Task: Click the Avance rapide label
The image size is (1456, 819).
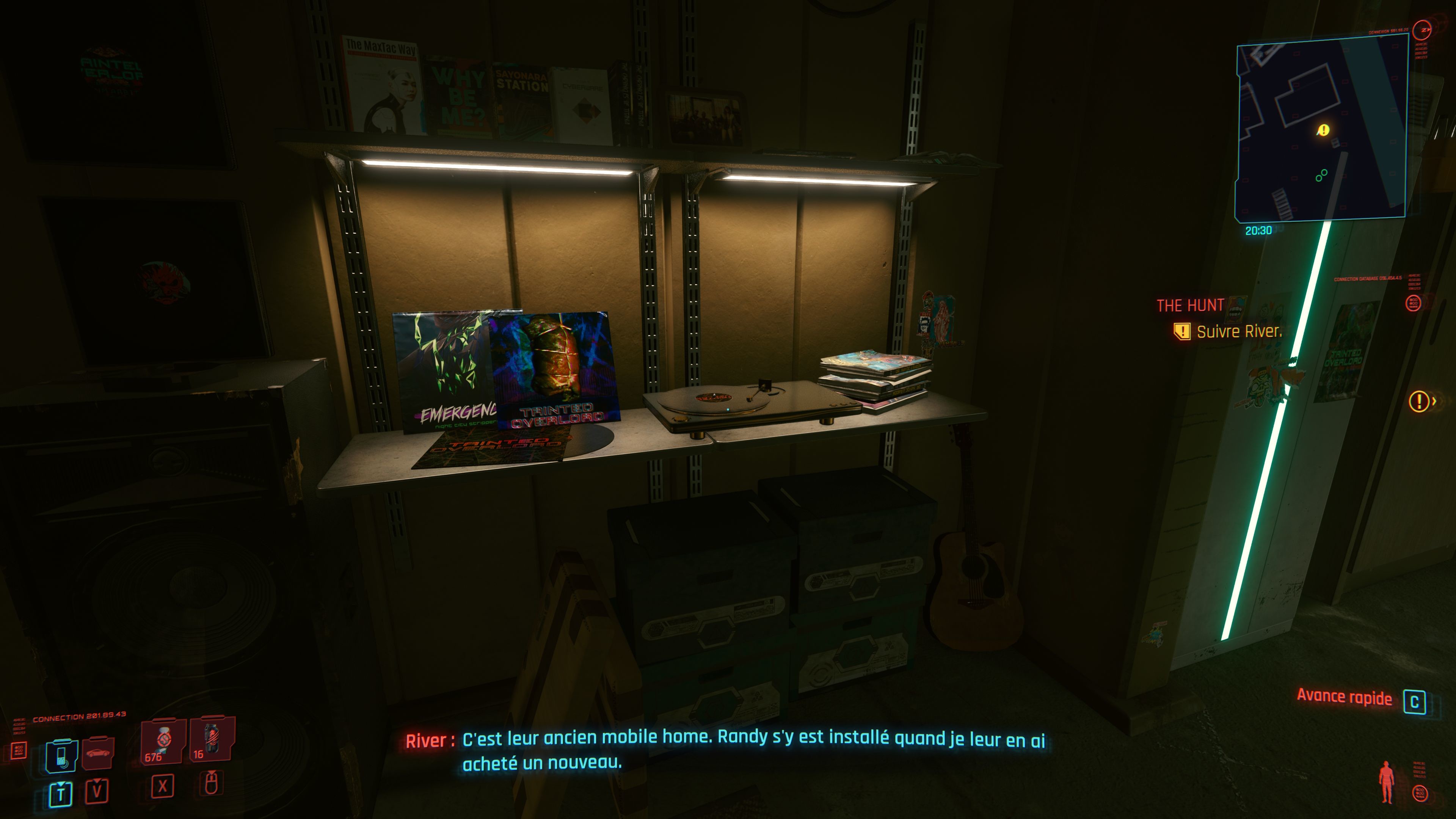Action: (1344, 698)
